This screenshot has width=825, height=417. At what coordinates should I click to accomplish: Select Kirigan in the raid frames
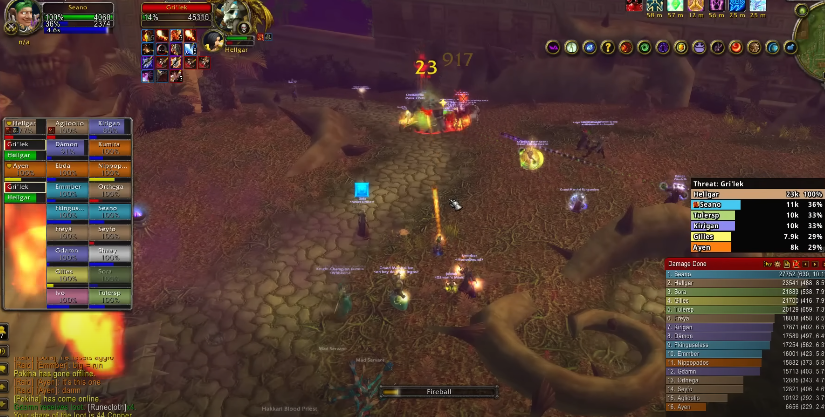(108, 125)
